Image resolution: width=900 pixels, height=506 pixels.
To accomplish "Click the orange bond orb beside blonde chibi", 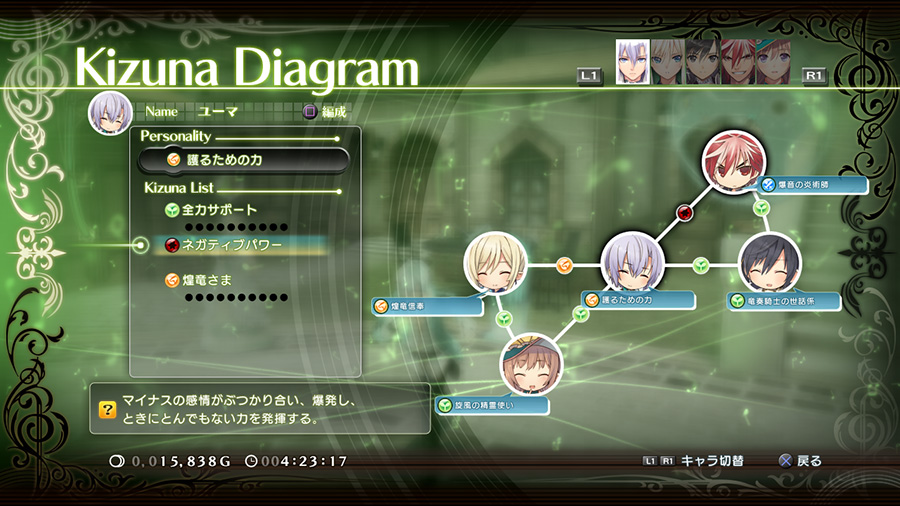I will tap(564, 265).
